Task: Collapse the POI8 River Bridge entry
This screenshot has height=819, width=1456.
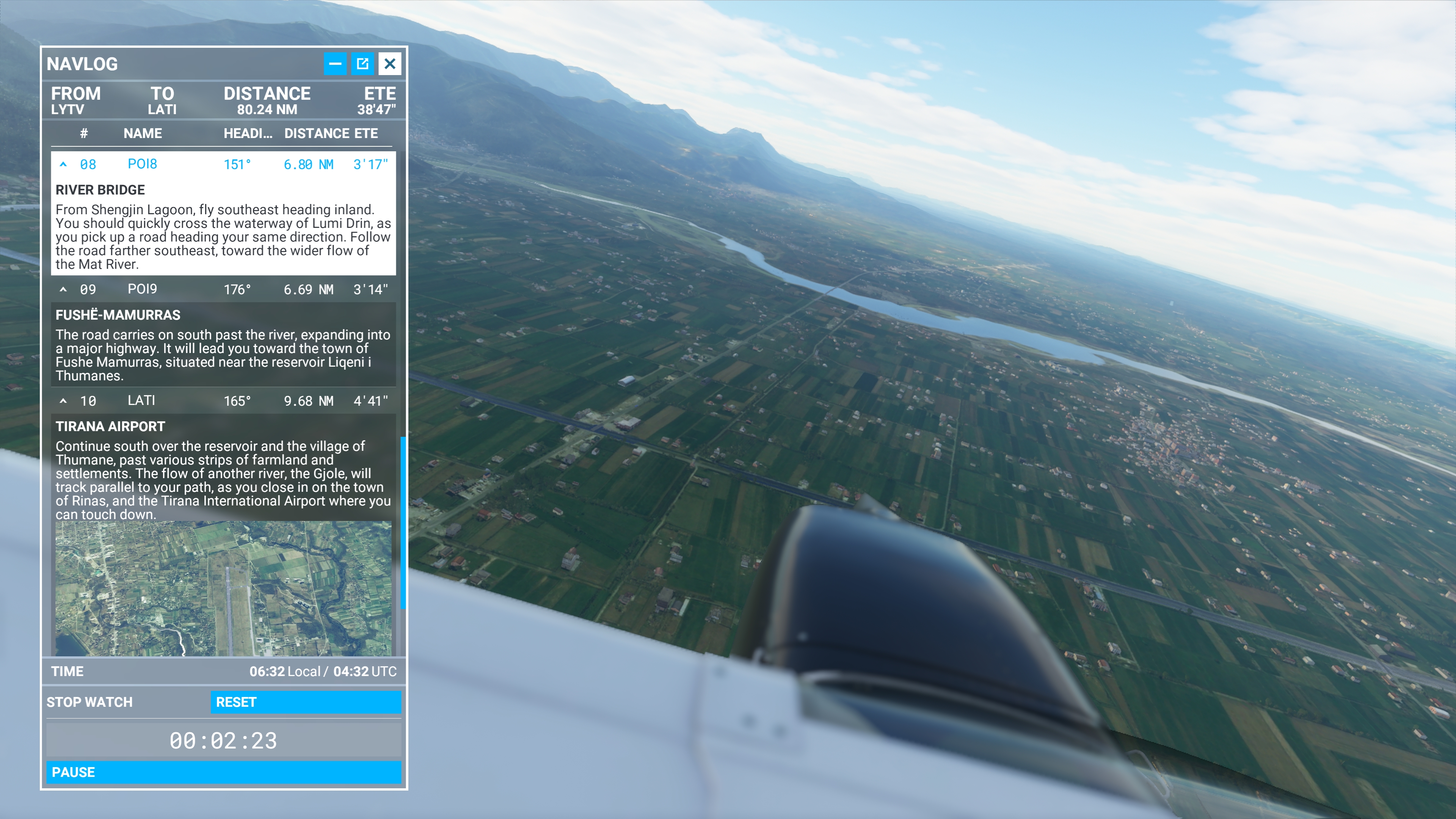Action: (x=64, y=164)
